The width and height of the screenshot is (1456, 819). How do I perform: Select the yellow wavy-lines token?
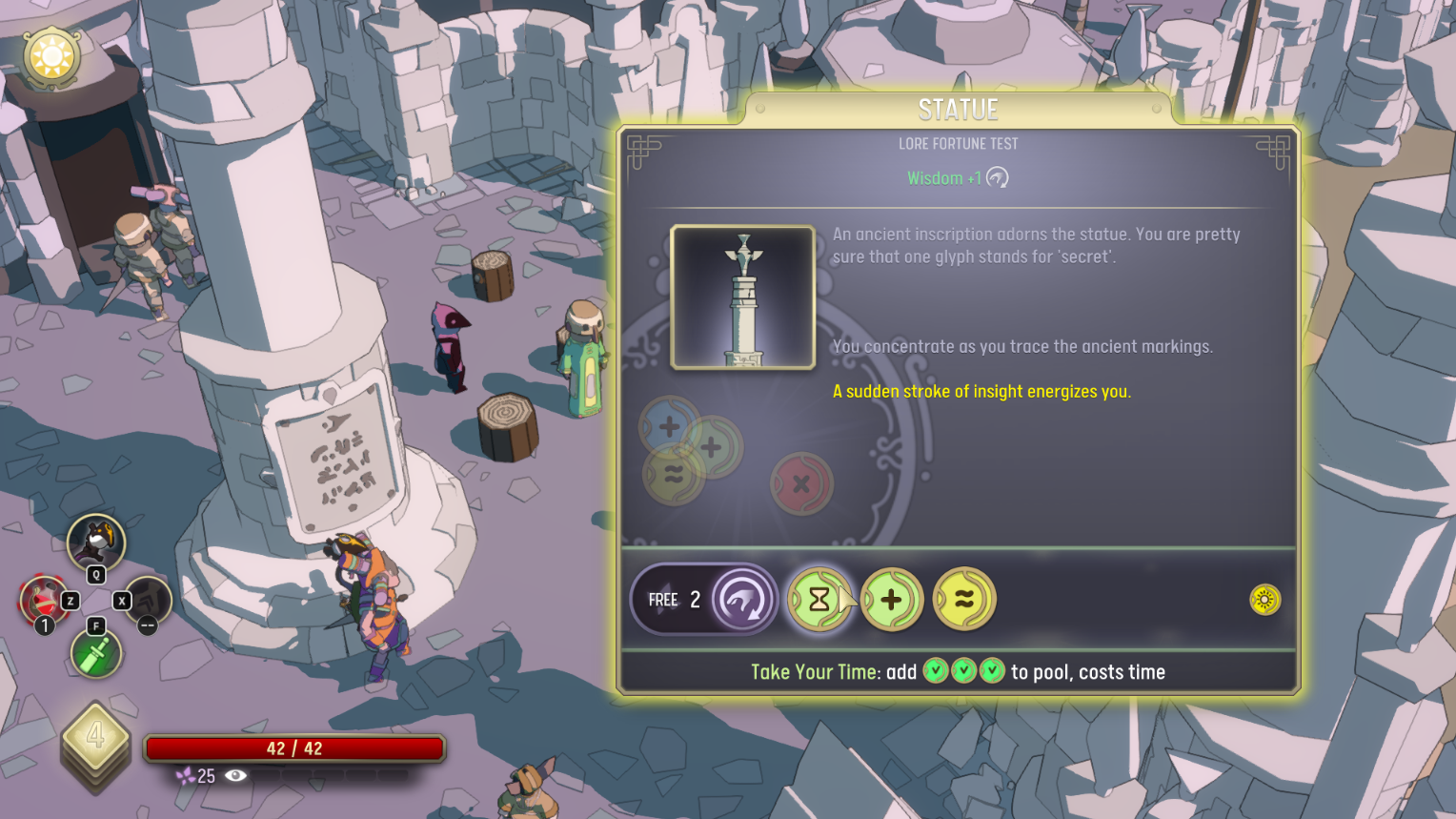click(964, 600)
